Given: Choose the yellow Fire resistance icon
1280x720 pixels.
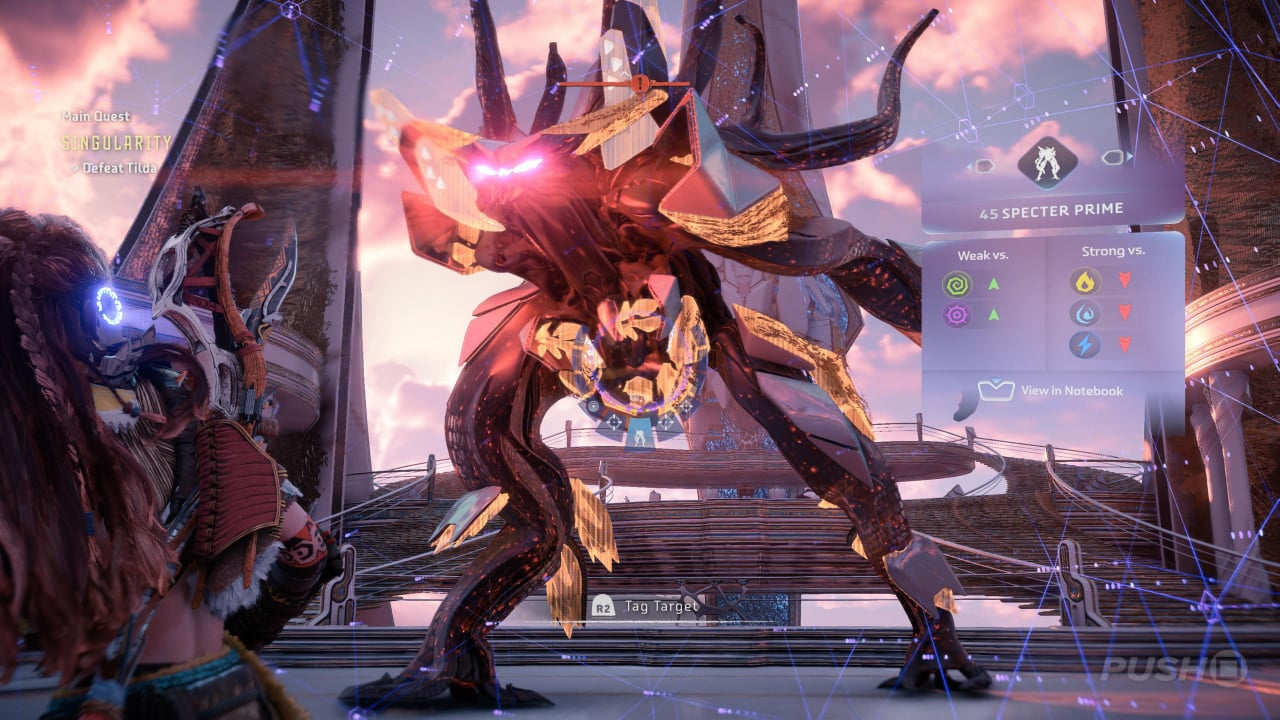Looking at the screenshot, I should (x=1085, y=281).
